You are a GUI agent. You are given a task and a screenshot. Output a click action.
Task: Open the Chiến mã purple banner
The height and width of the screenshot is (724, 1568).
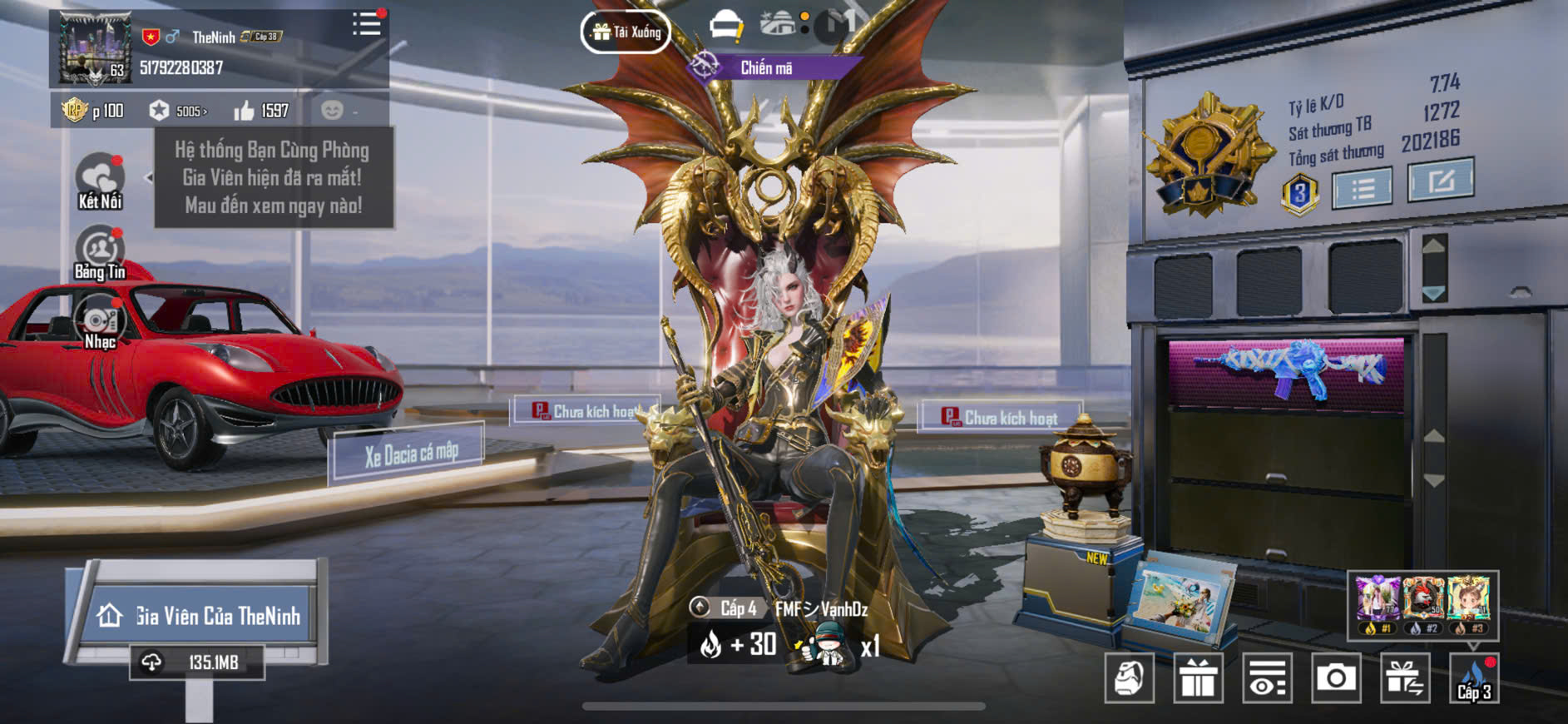765,68
